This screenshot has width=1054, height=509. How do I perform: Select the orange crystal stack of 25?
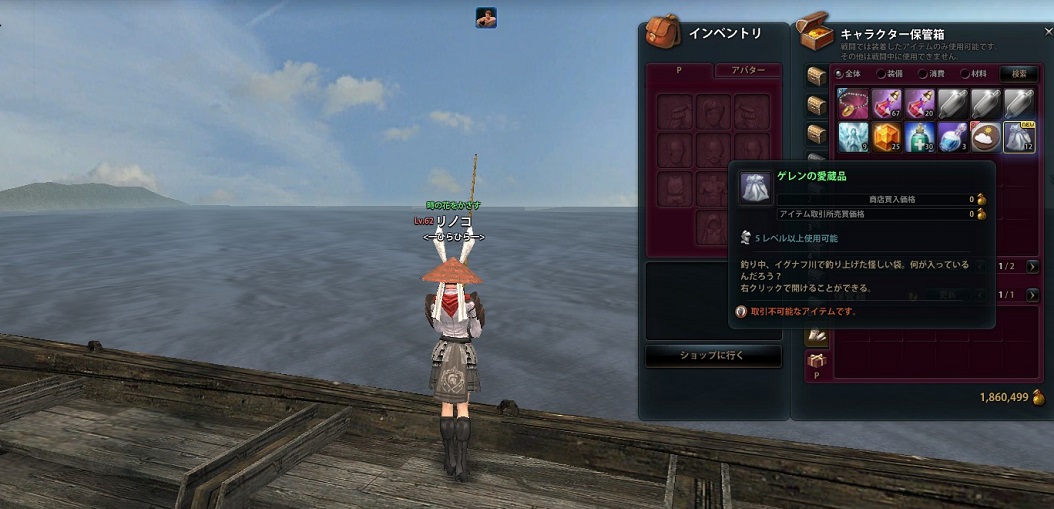click(886, 137)
